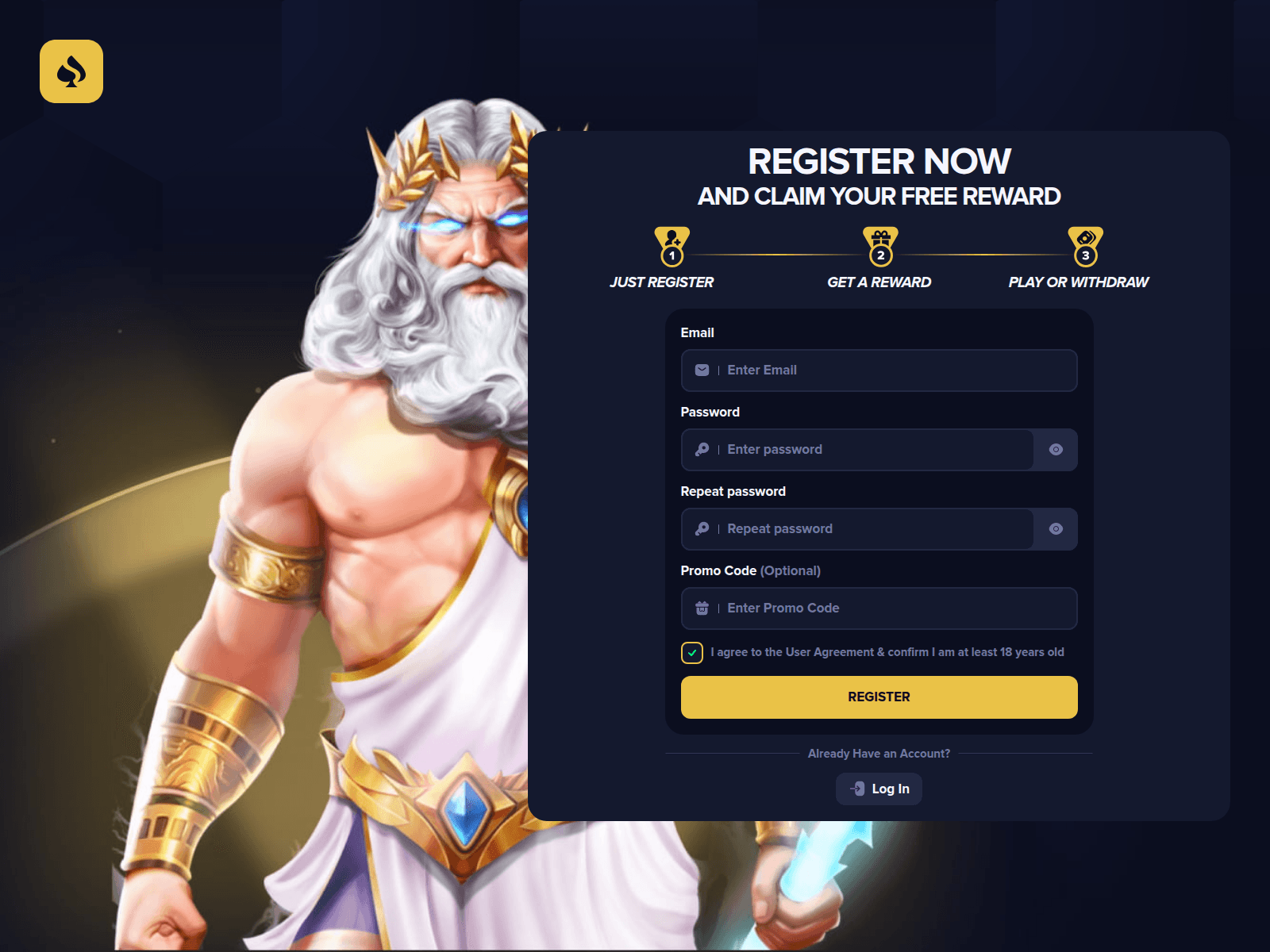Click the Enter Promo Code input field
Screen dimensions: 1270x952
(873, 608)
